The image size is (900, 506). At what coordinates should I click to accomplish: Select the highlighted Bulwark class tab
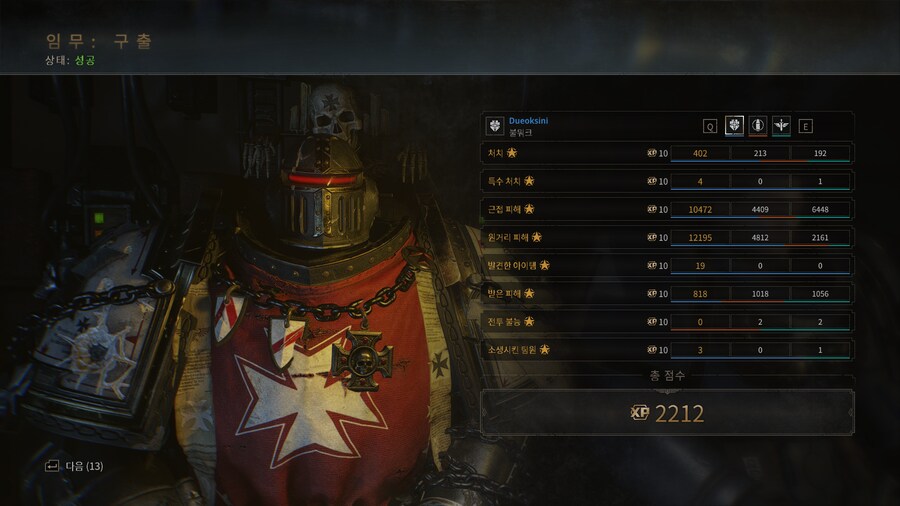pyautogui.click(x=734, y=126)
